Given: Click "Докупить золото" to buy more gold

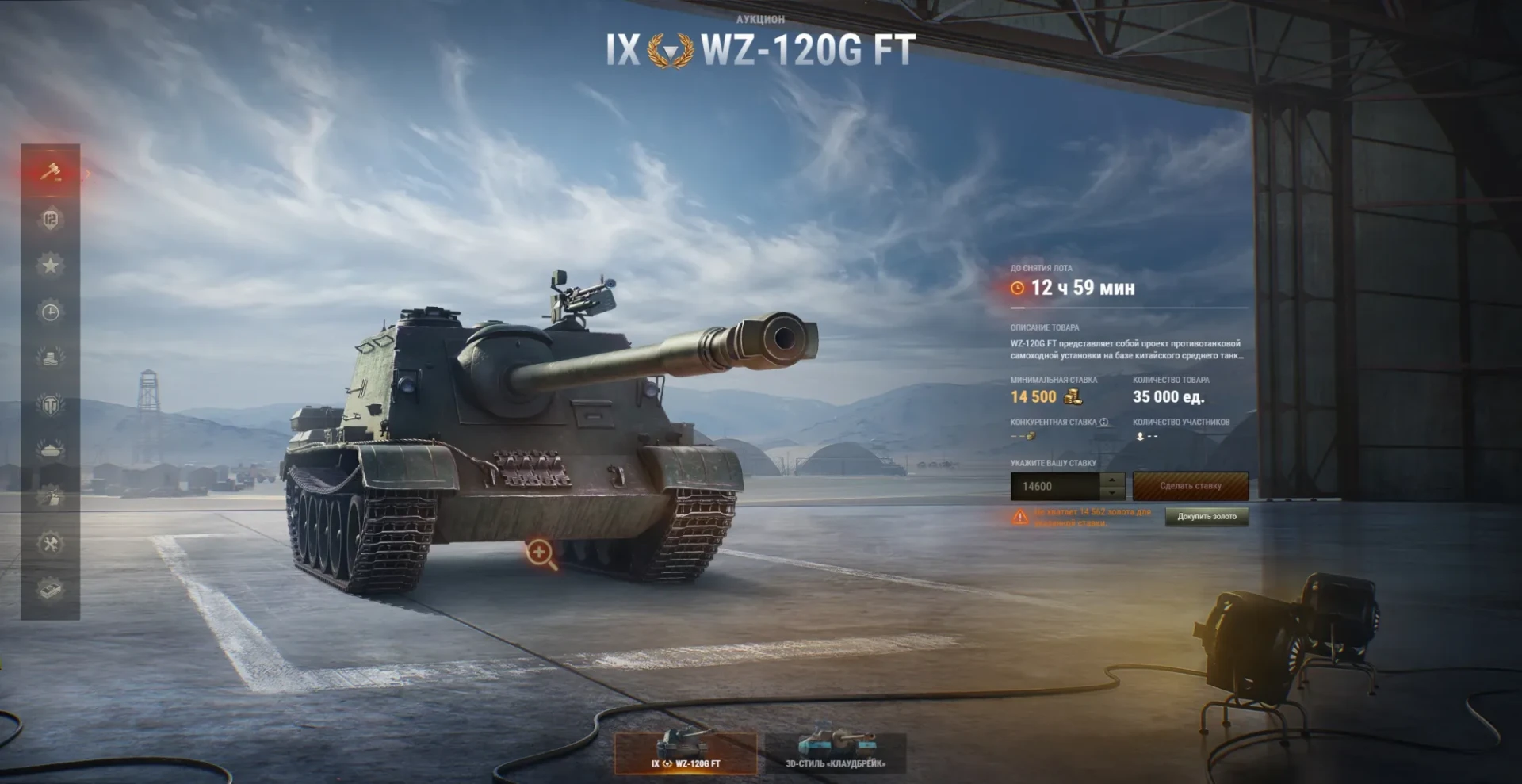Looking at the screenshot, I should click(1207, 517).
